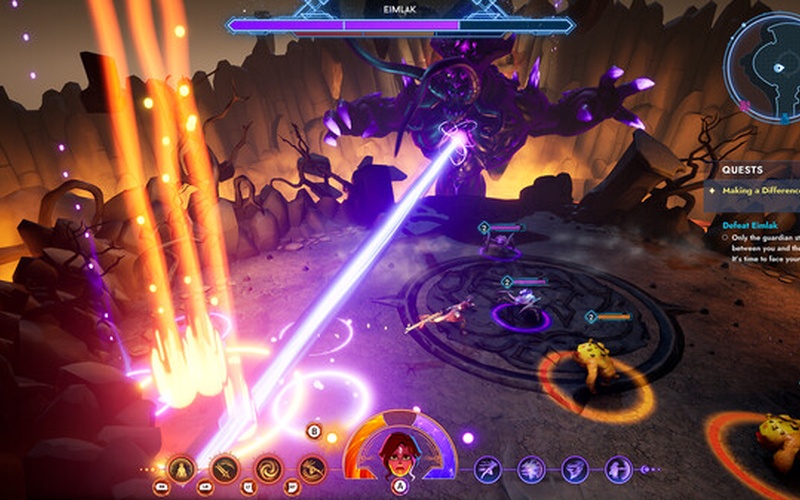Trigger the purple archer ability icon
Image resolution: width=800 pixels, height=500 pixels.
pos(620,467)
